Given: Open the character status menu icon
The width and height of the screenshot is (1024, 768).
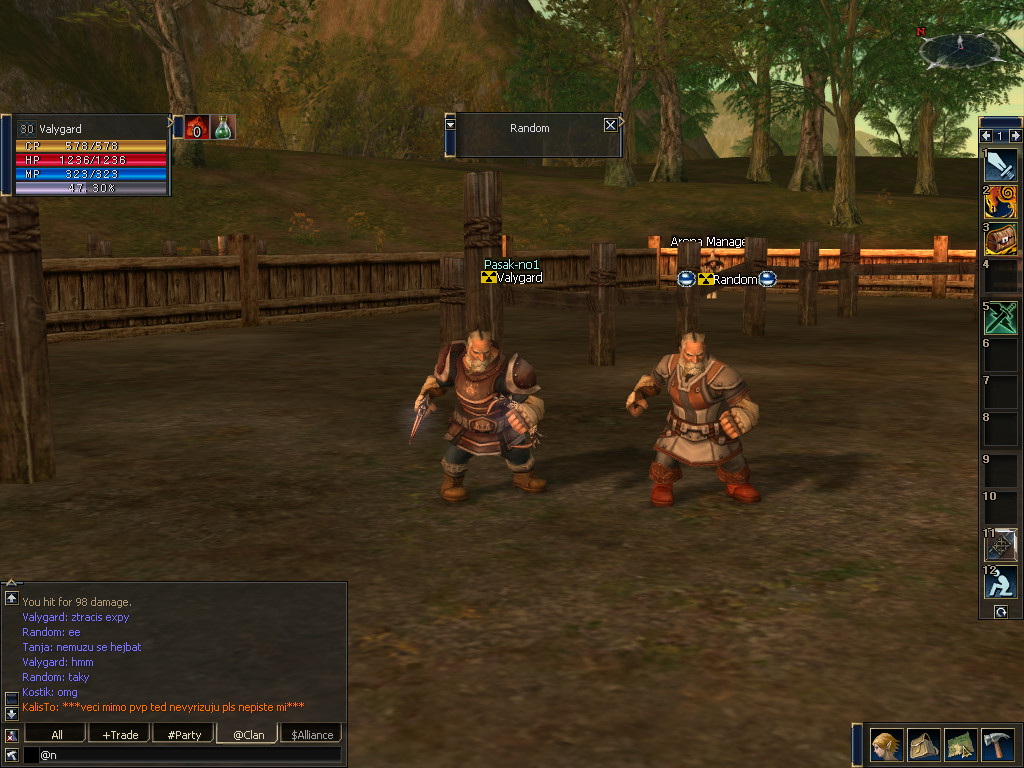Looking at the screenshot, I should tap(885, 745).
